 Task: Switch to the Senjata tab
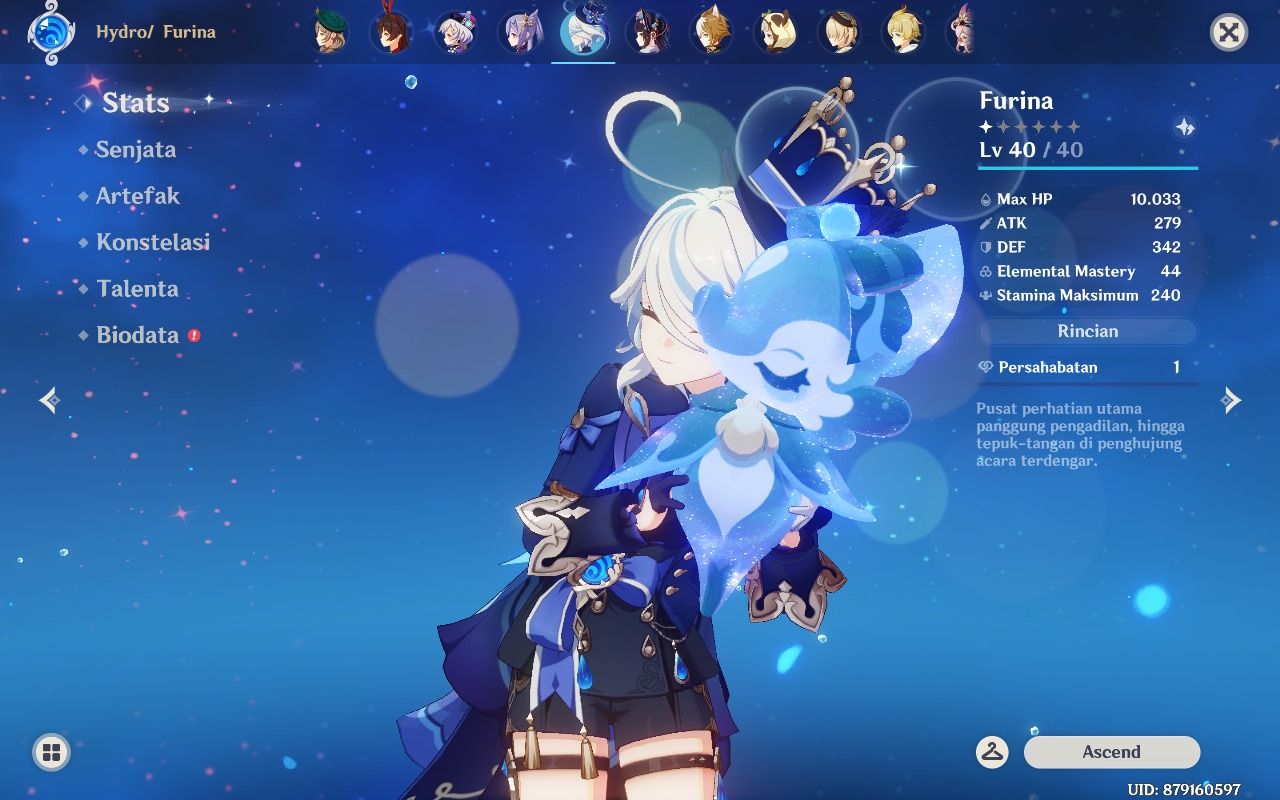(136, 150)
